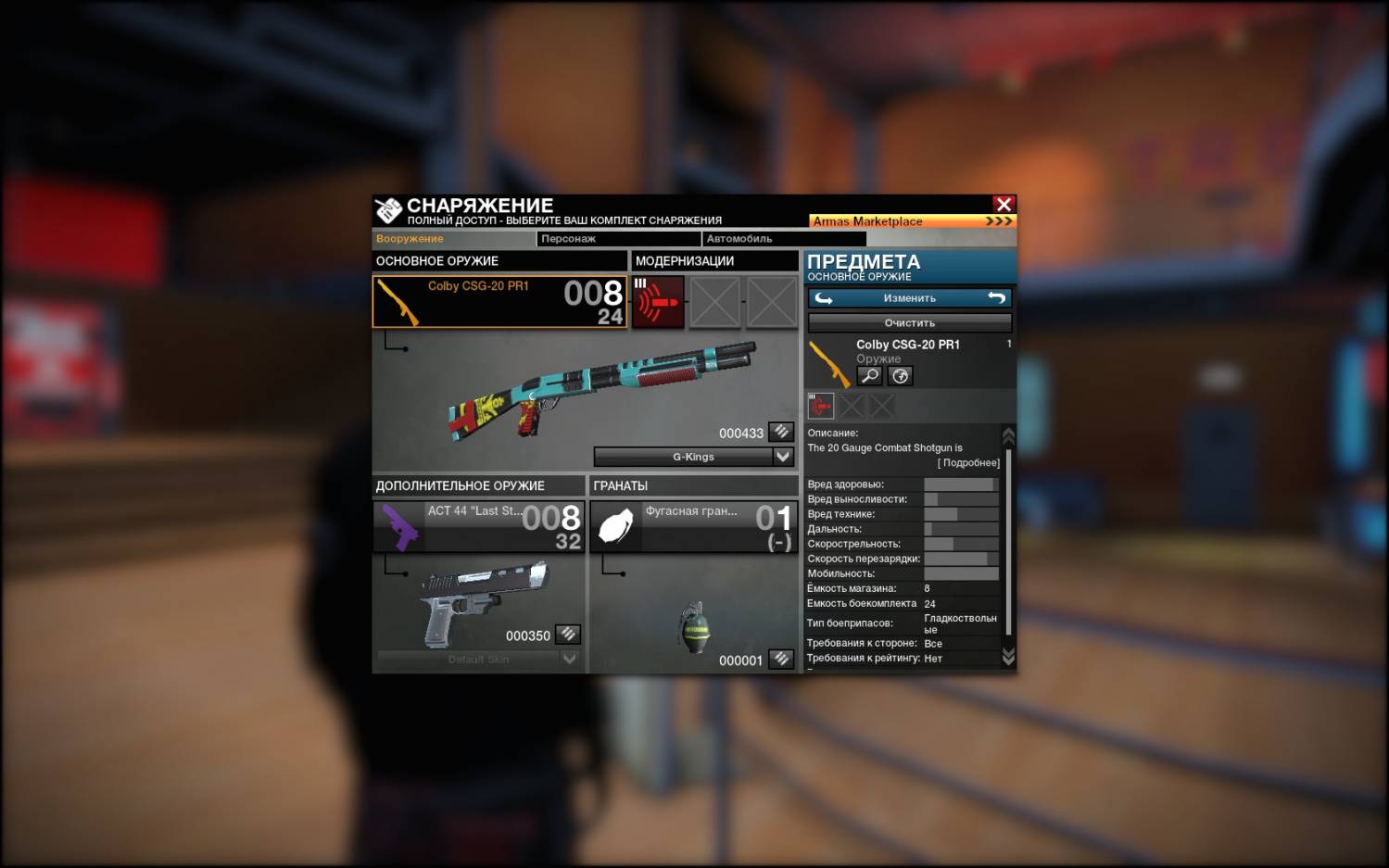Click the red bullet modification slot
This screenshot has height=868, width=1389.
[x=658, y=302]
